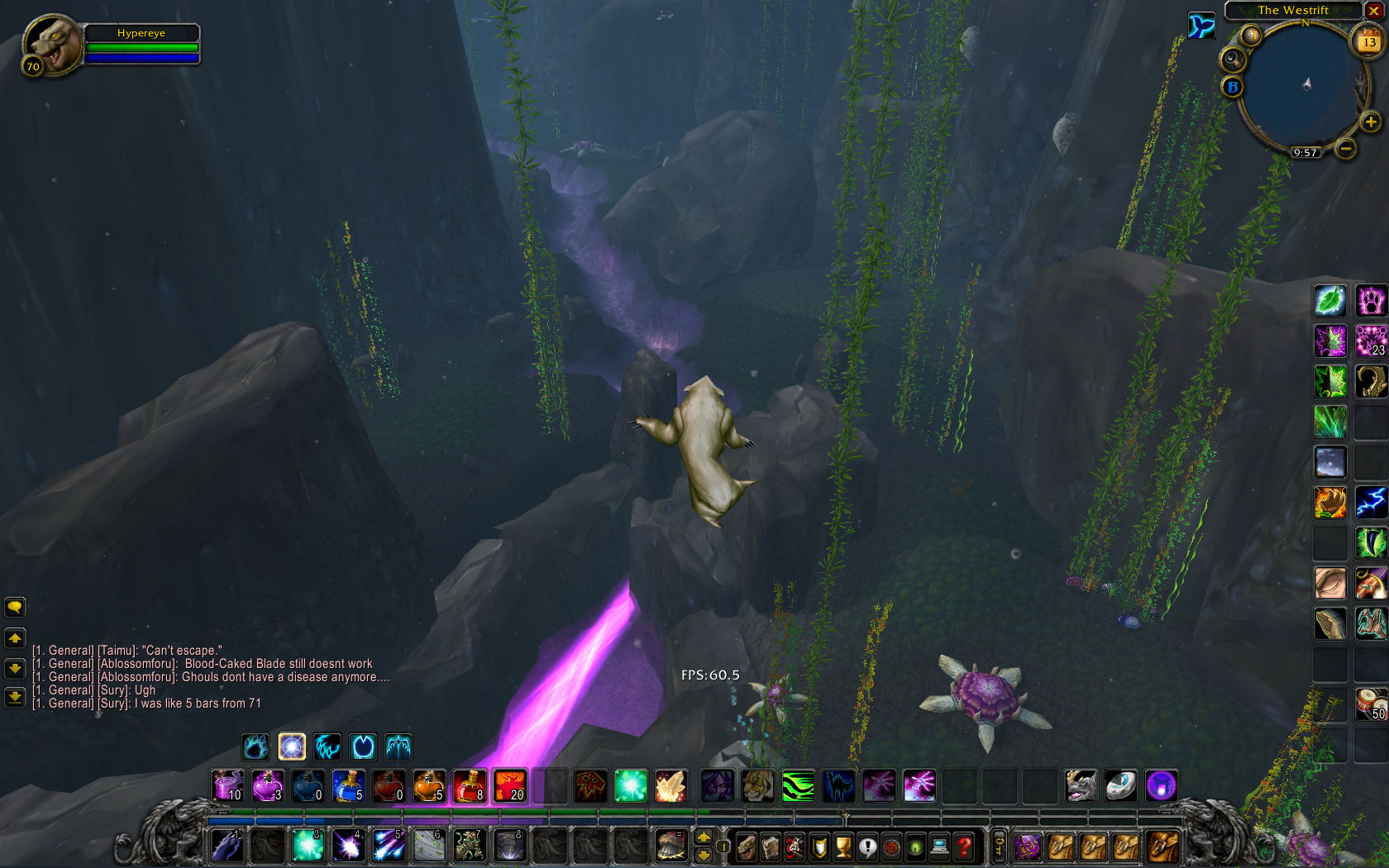The width and height of the screenshot is (1389, 868).
Task: Open the main menu computer icon
Action: point(940,847)
